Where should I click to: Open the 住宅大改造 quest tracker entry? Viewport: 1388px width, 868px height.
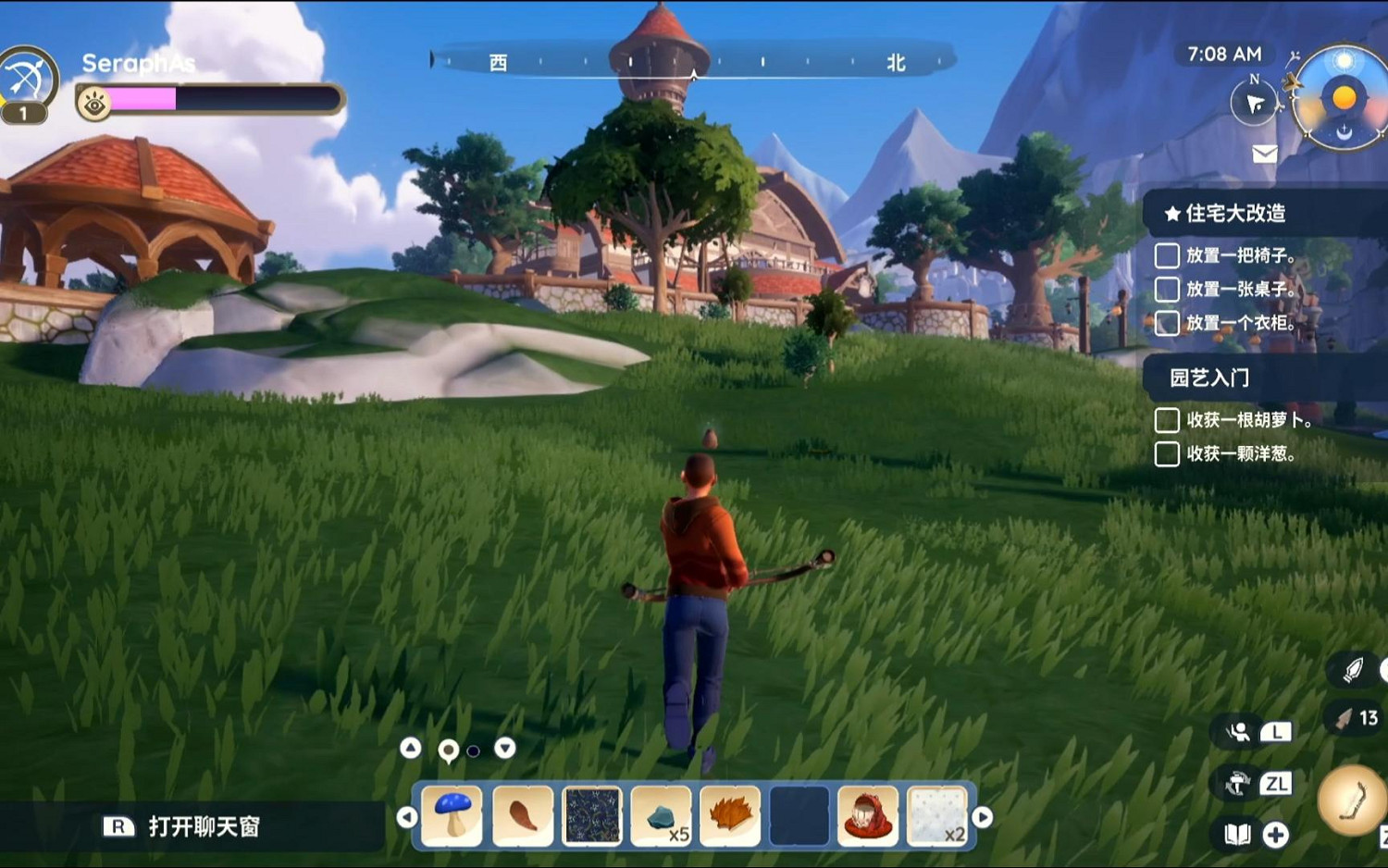click(x=1235, y=214)
